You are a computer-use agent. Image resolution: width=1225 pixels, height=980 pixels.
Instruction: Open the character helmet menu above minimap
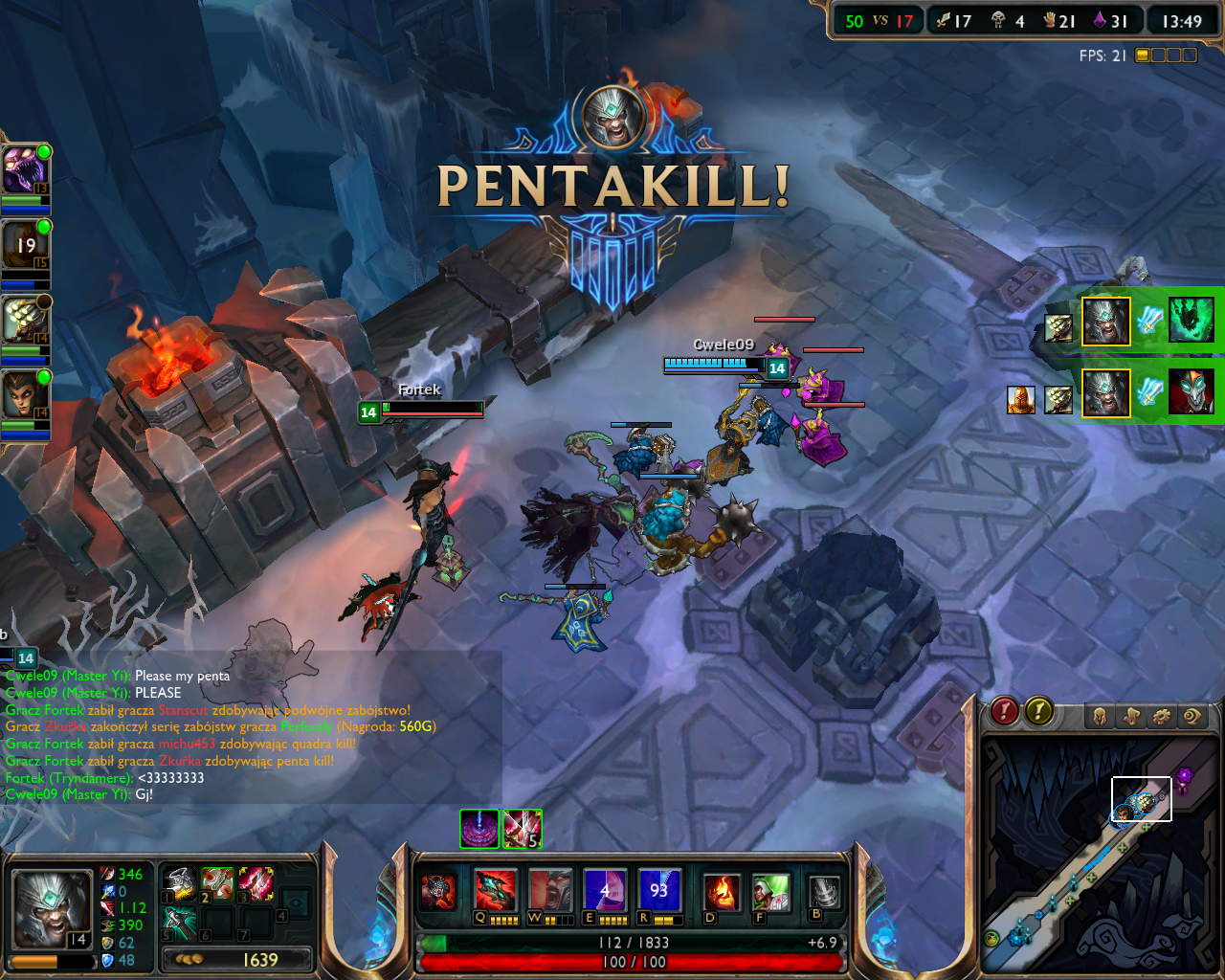[1101, 716]
